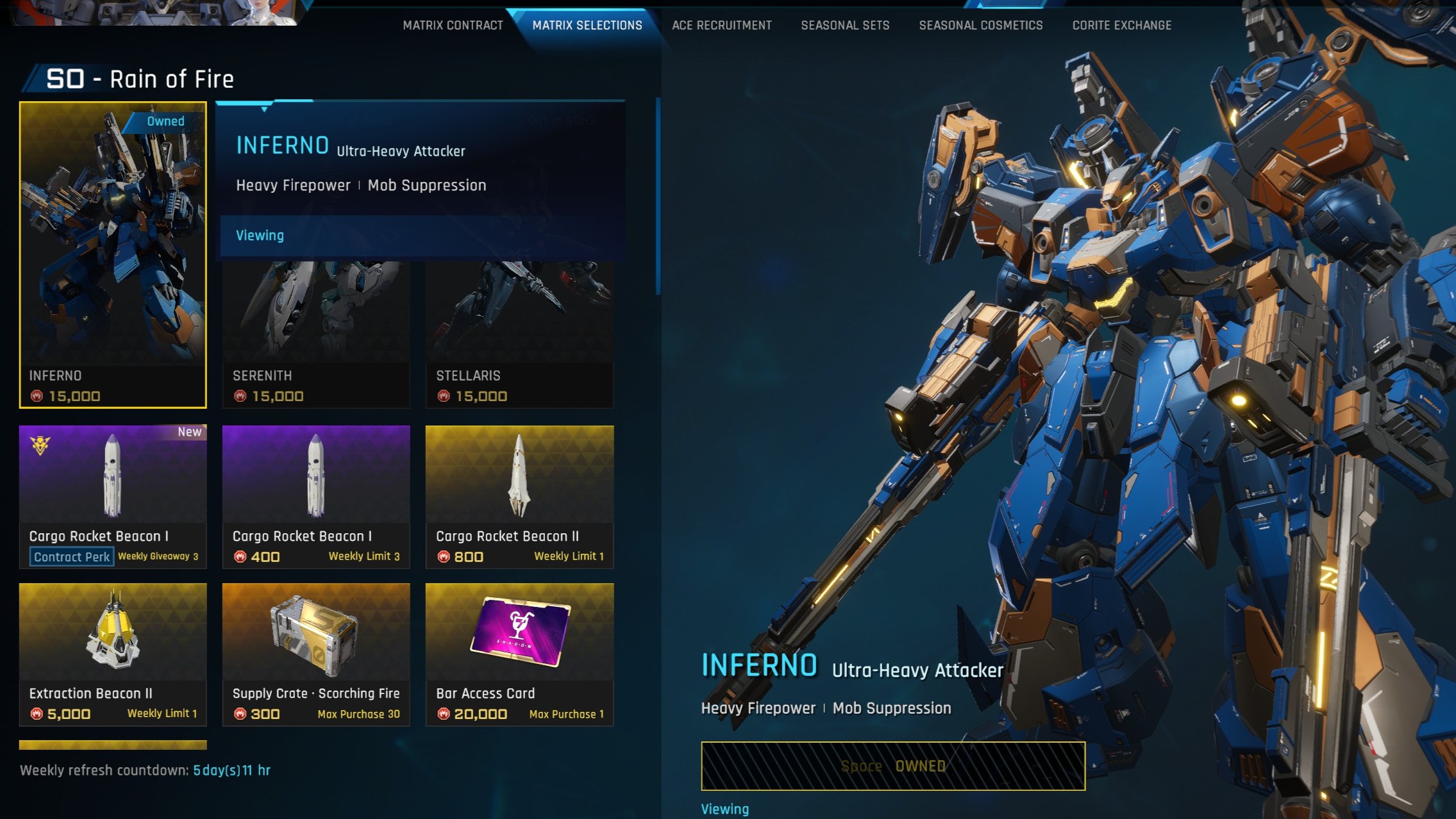Open the Supply Crate Scorching Fire item

click(x=315, y=654)
